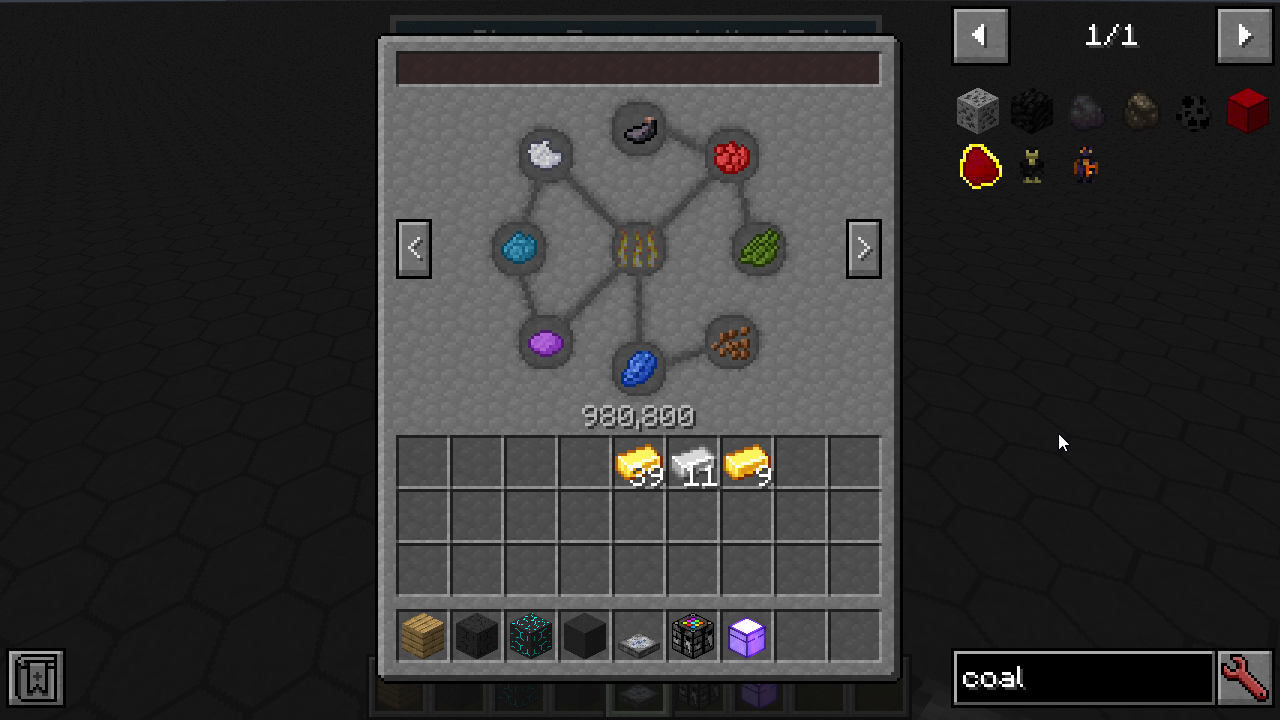Pick the coal ore block from search results
Screen dimensions: 1280x720
[978, 111]
